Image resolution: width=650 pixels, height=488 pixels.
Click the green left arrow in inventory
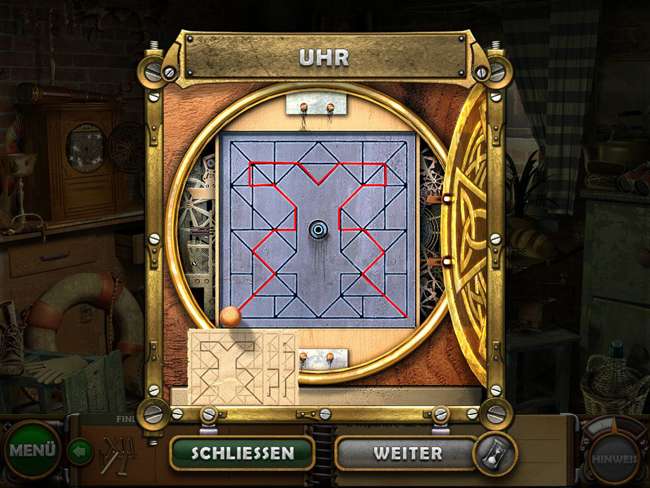(x=81, y=452)
